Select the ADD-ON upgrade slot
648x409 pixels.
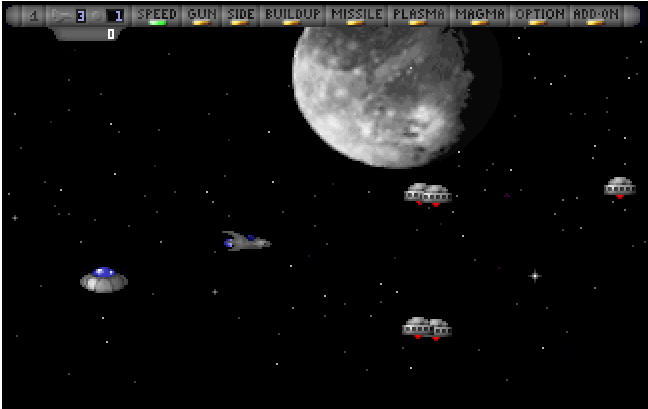596,15
